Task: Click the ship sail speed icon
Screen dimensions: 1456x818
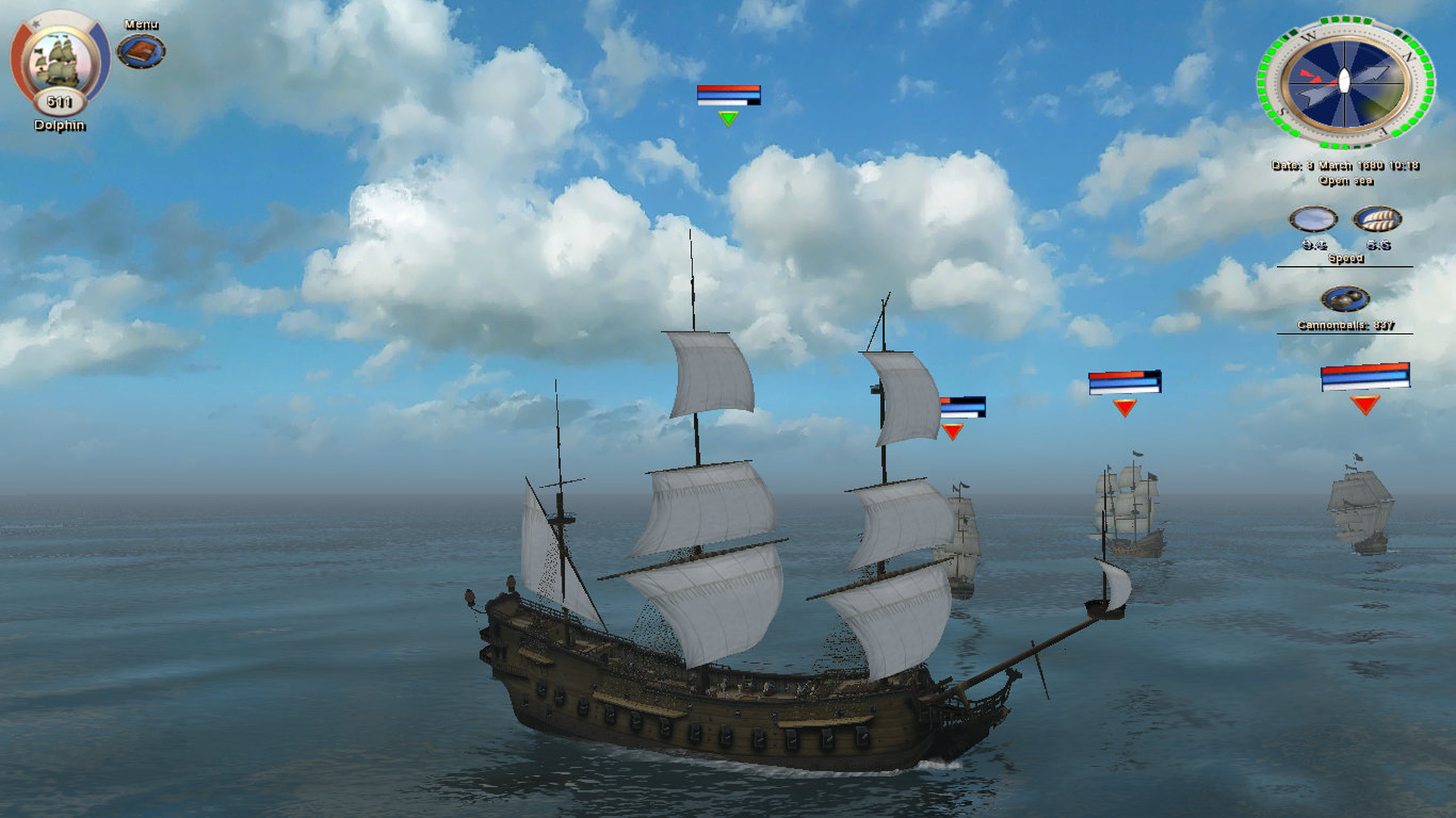Action: (1377, 220)
